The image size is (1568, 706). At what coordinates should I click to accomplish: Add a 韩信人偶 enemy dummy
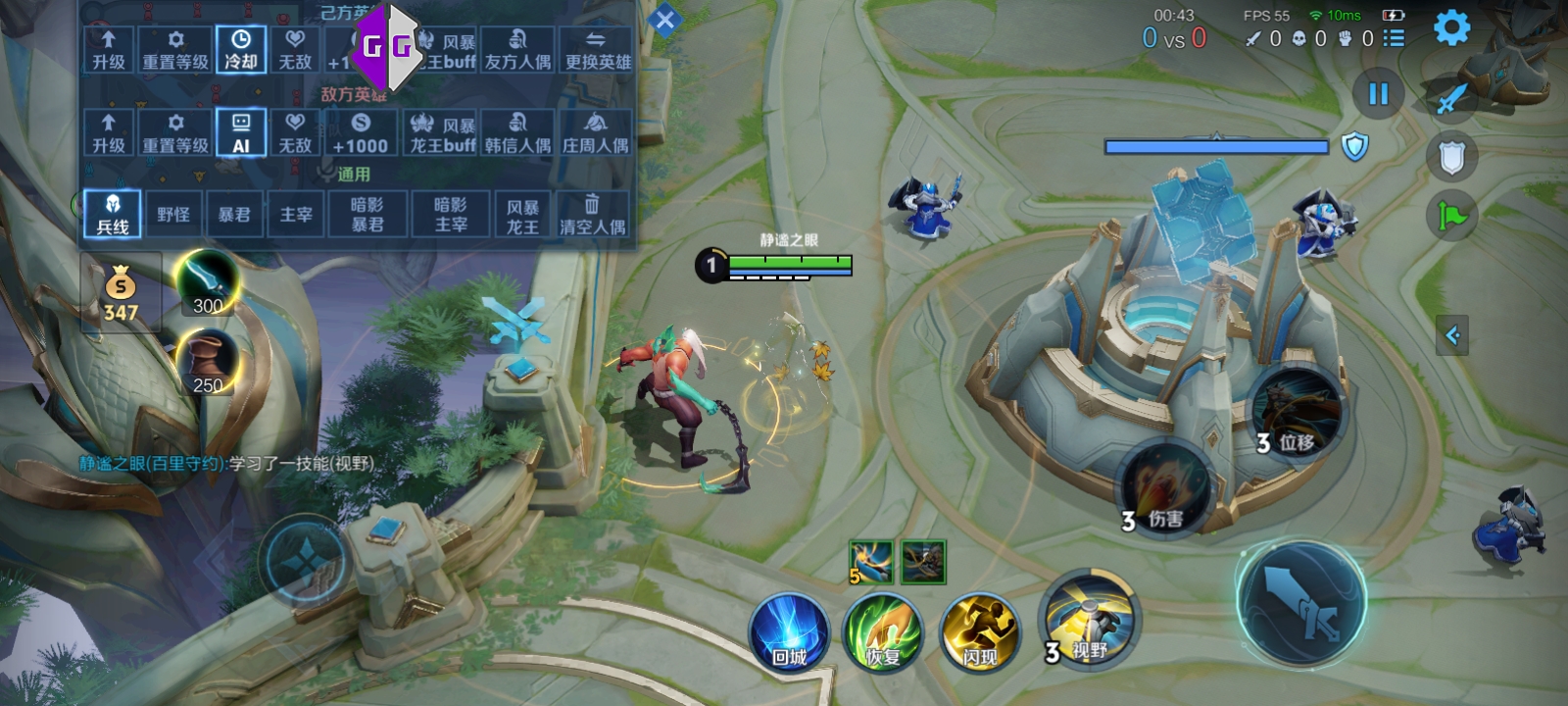click(517, 132)
